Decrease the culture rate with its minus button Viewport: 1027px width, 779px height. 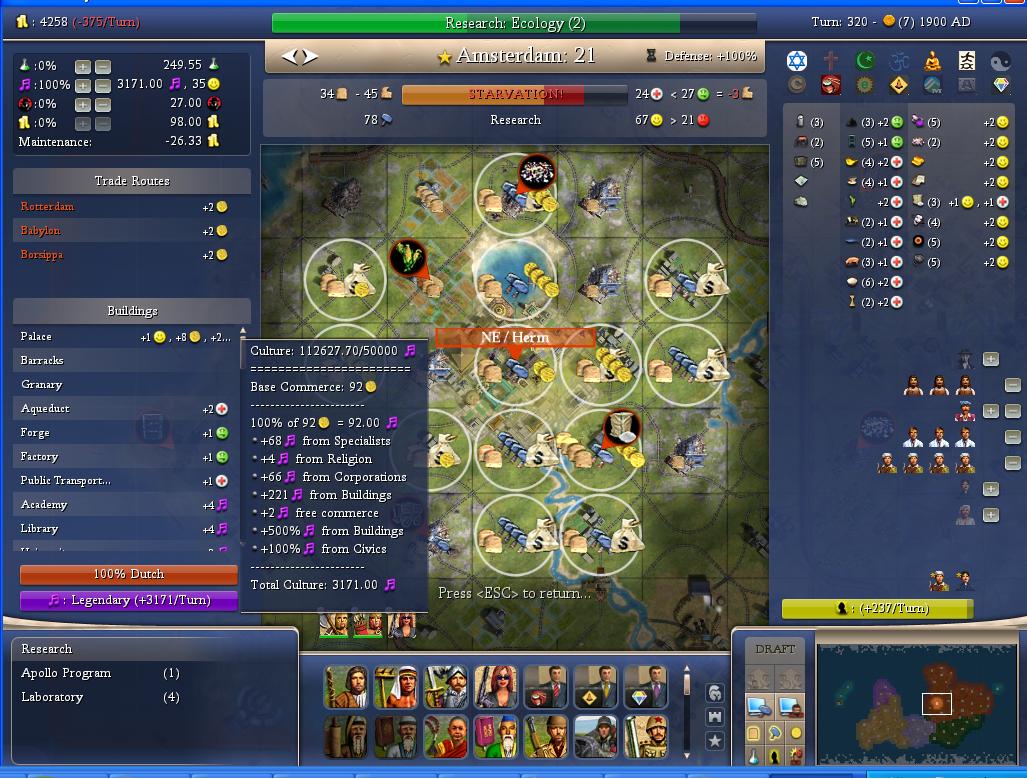tap(102, 85)
